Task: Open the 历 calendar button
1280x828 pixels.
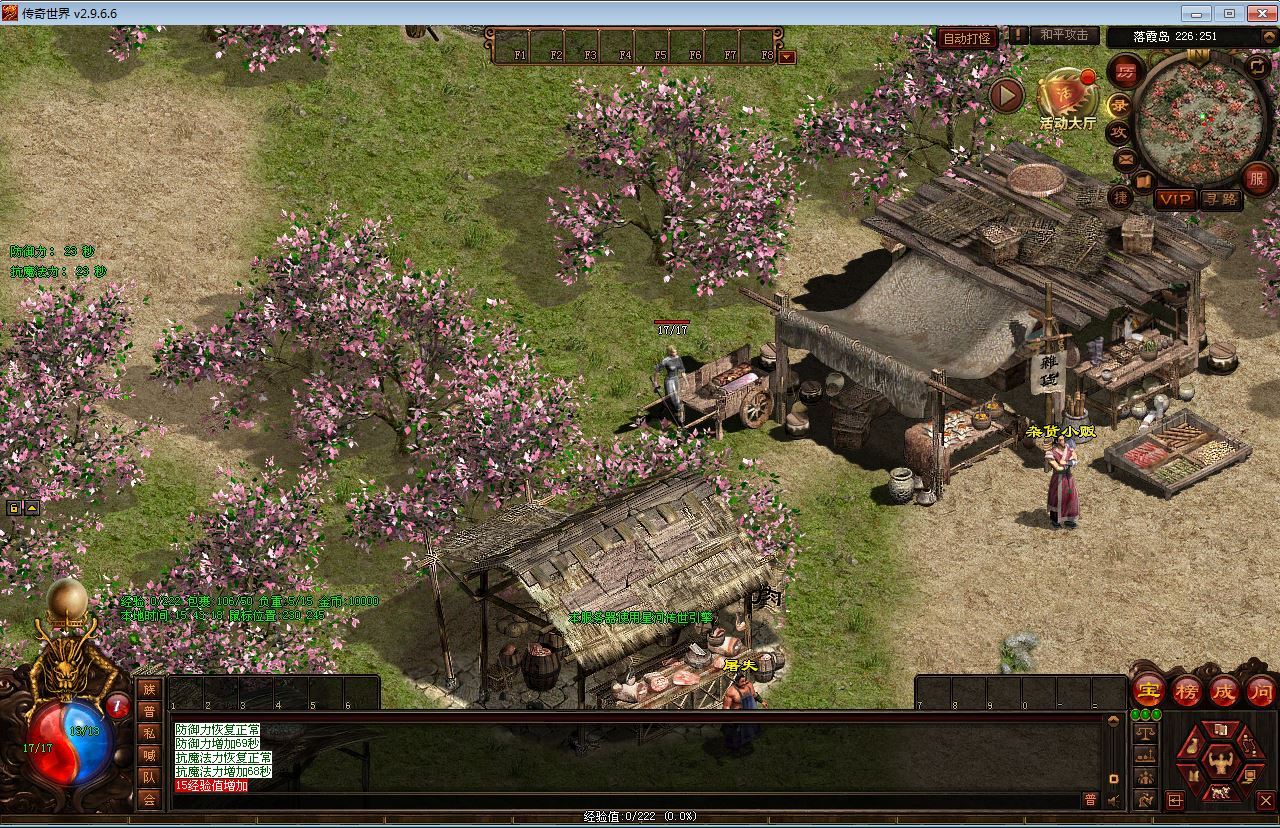Action: point(1126,72)
